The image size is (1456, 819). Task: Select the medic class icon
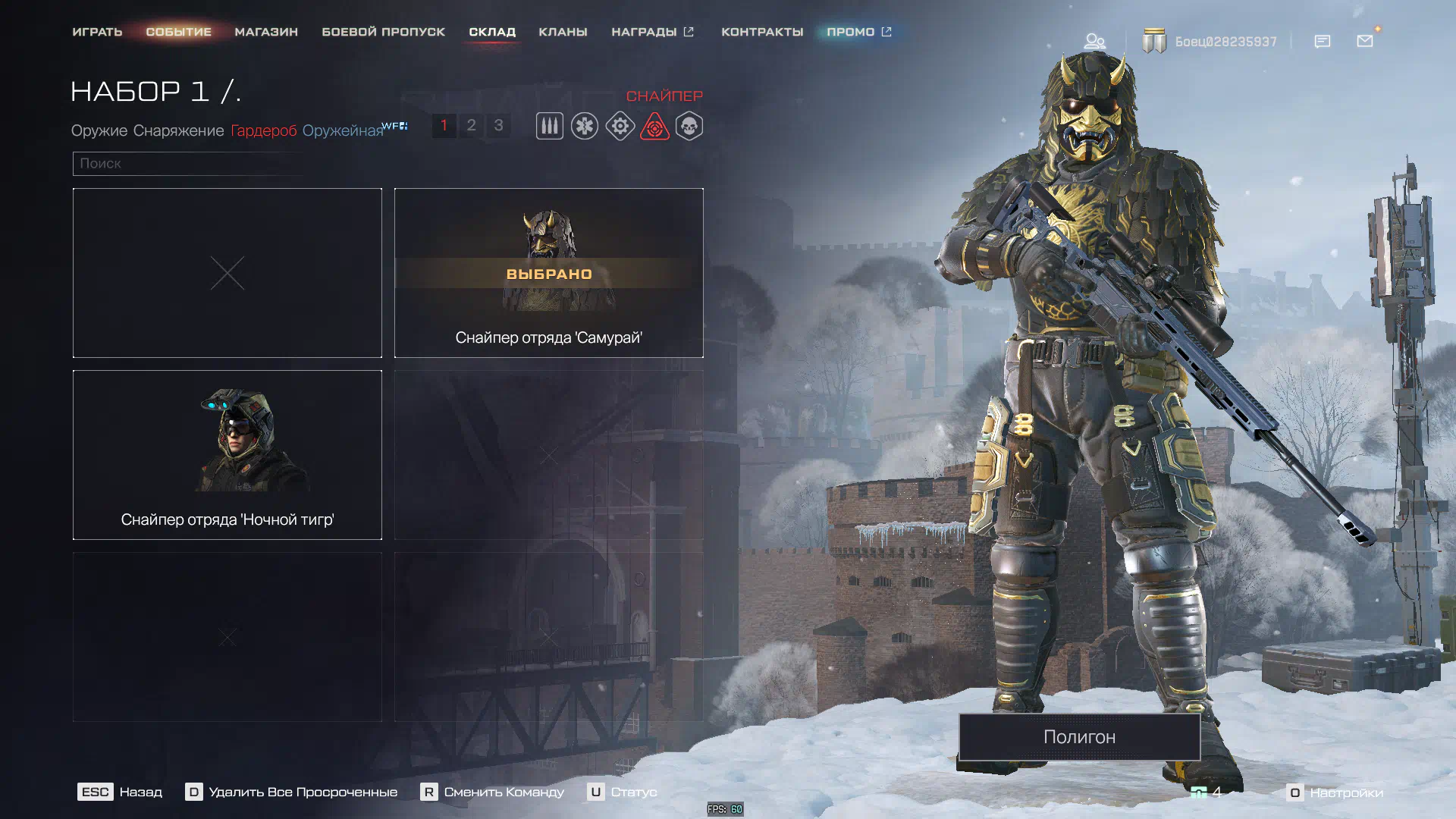[x=585, y=126]
